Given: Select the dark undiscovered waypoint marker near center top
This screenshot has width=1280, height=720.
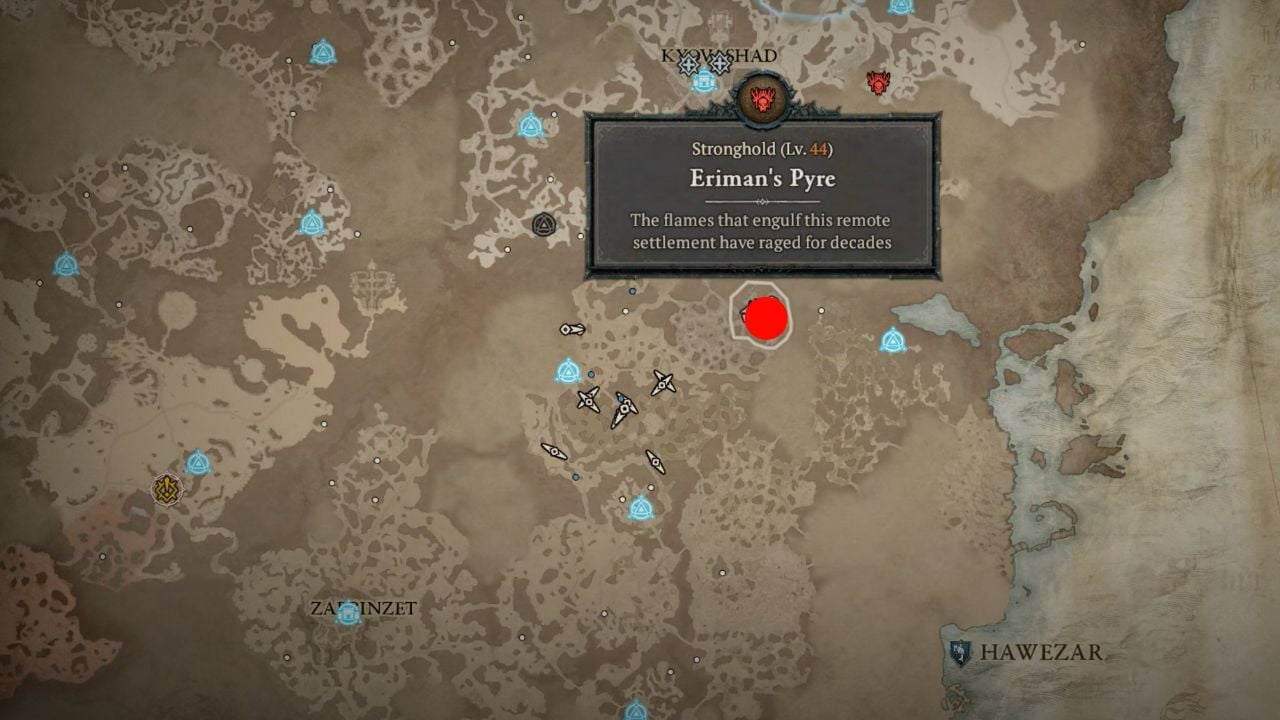Looking at the screenshot, I should tap(543, 223).
